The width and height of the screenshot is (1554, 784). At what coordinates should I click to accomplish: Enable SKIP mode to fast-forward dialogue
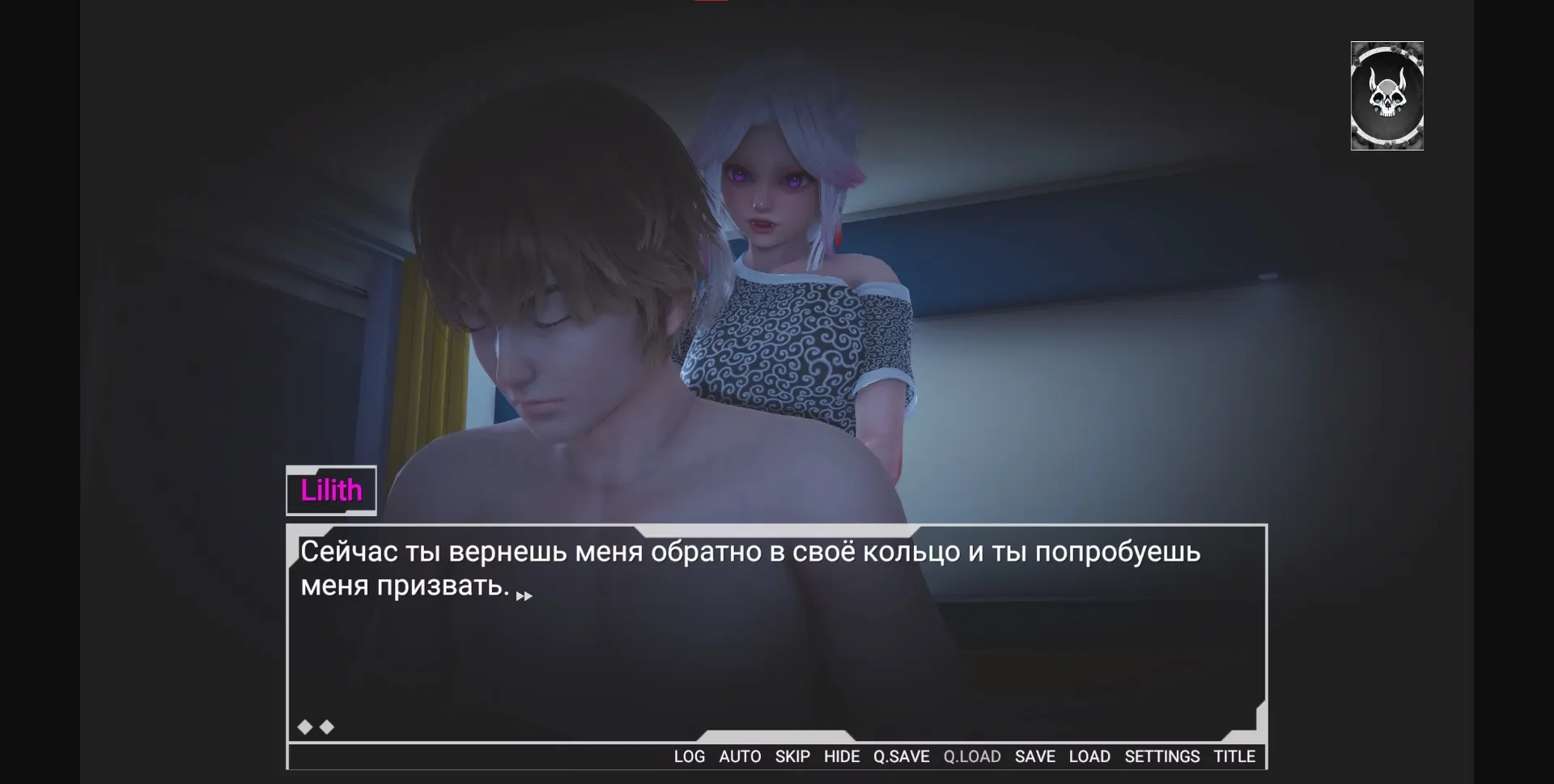pyautogui.click(x=792, y=756)
